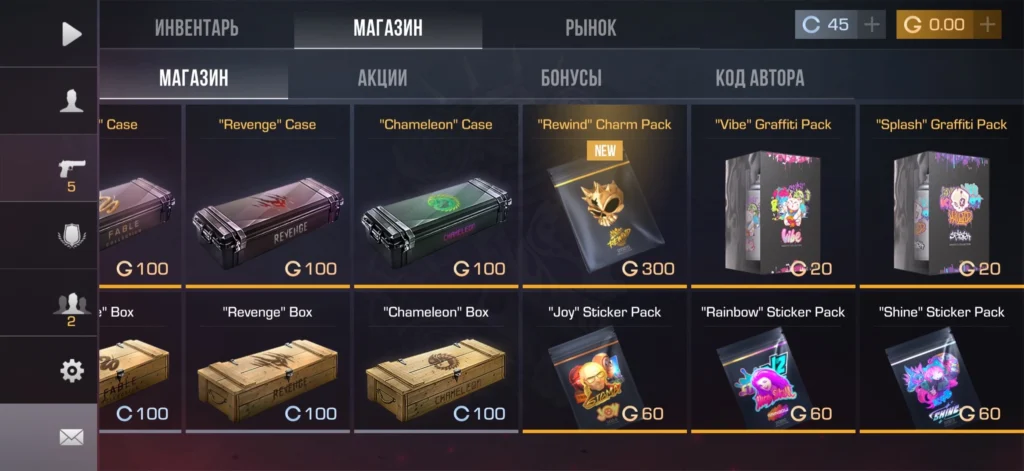Choose the "Chameleon" Case for 100 gold
This screenshot has height=471, width=1024.
tap(436, 195)
